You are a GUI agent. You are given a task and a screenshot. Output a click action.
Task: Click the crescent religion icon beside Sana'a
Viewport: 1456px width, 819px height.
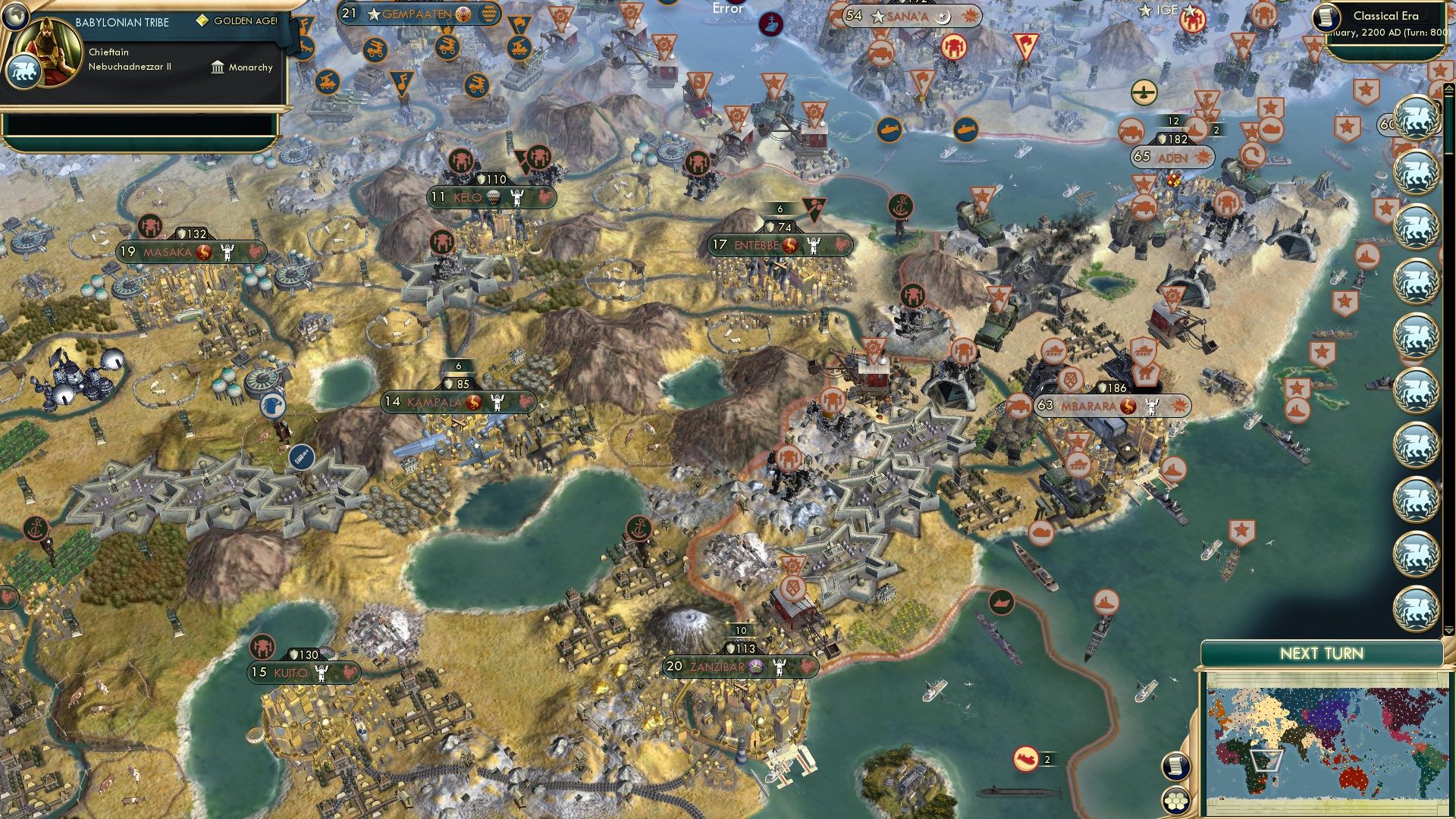(943, 16)
